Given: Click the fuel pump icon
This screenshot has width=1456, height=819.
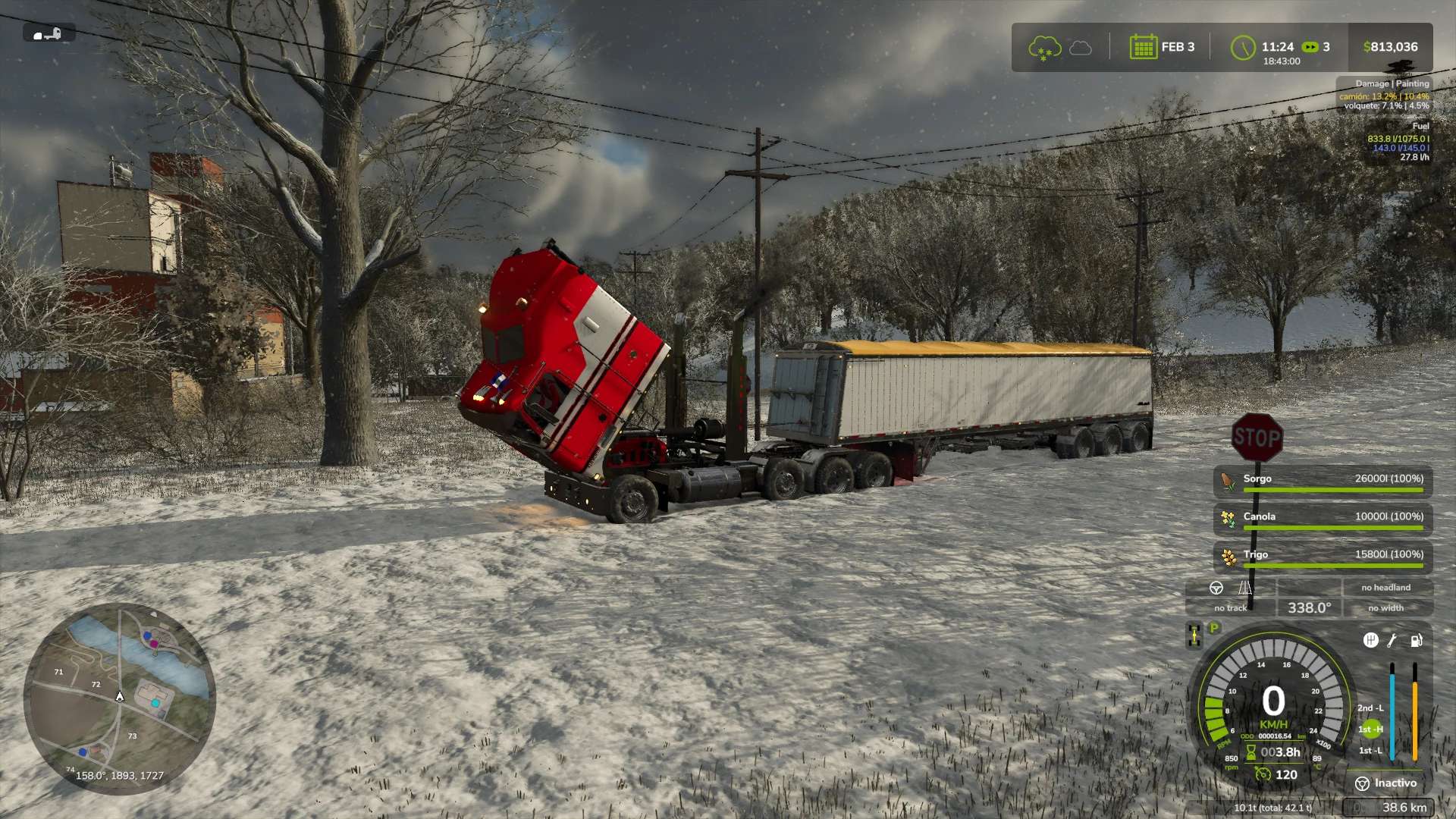Looking at the screenshot, I should click(x=1416, y=641).
